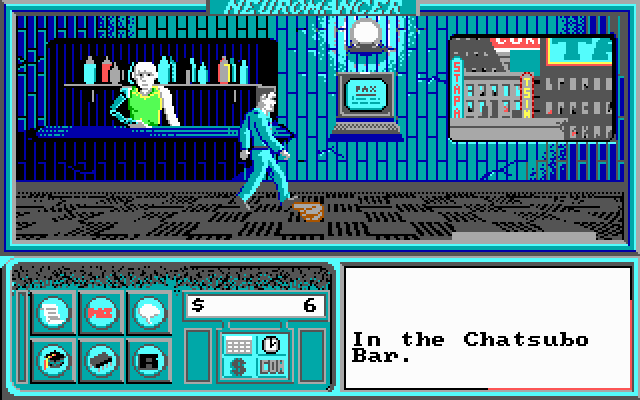640x400 pixels.
Task: Display cash with the dollar sign button
Action: click(240, 367)
